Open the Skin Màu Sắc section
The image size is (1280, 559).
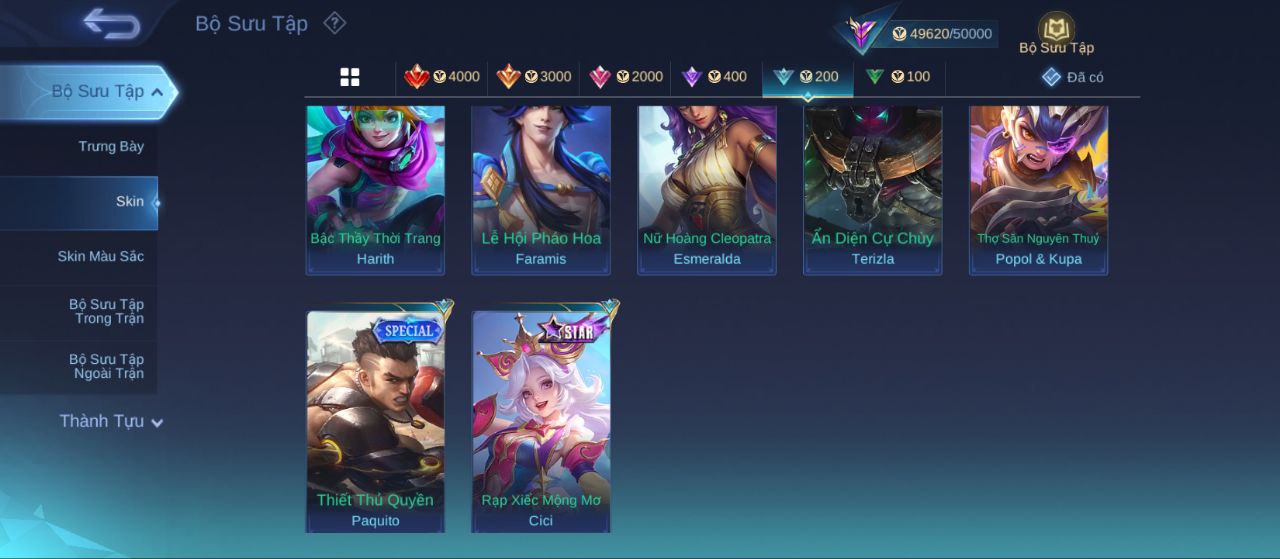click(100, 257)
